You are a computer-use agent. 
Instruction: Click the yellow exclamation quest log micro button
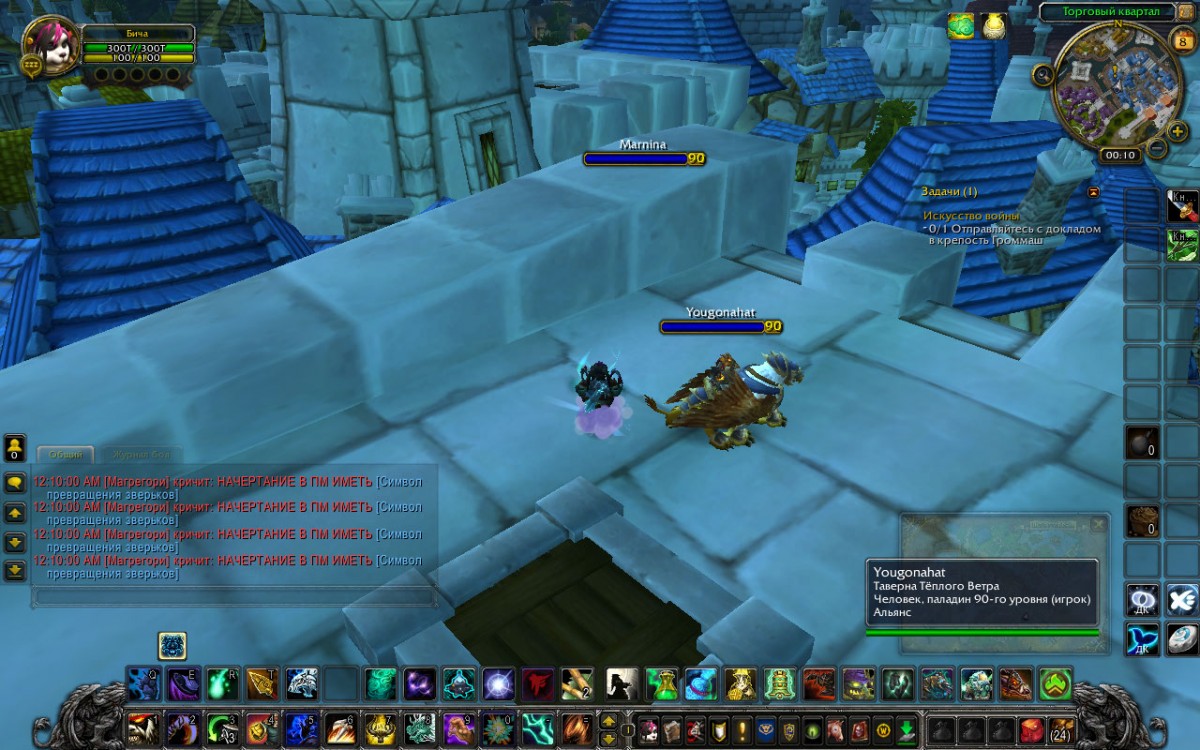tap(741, 729)
